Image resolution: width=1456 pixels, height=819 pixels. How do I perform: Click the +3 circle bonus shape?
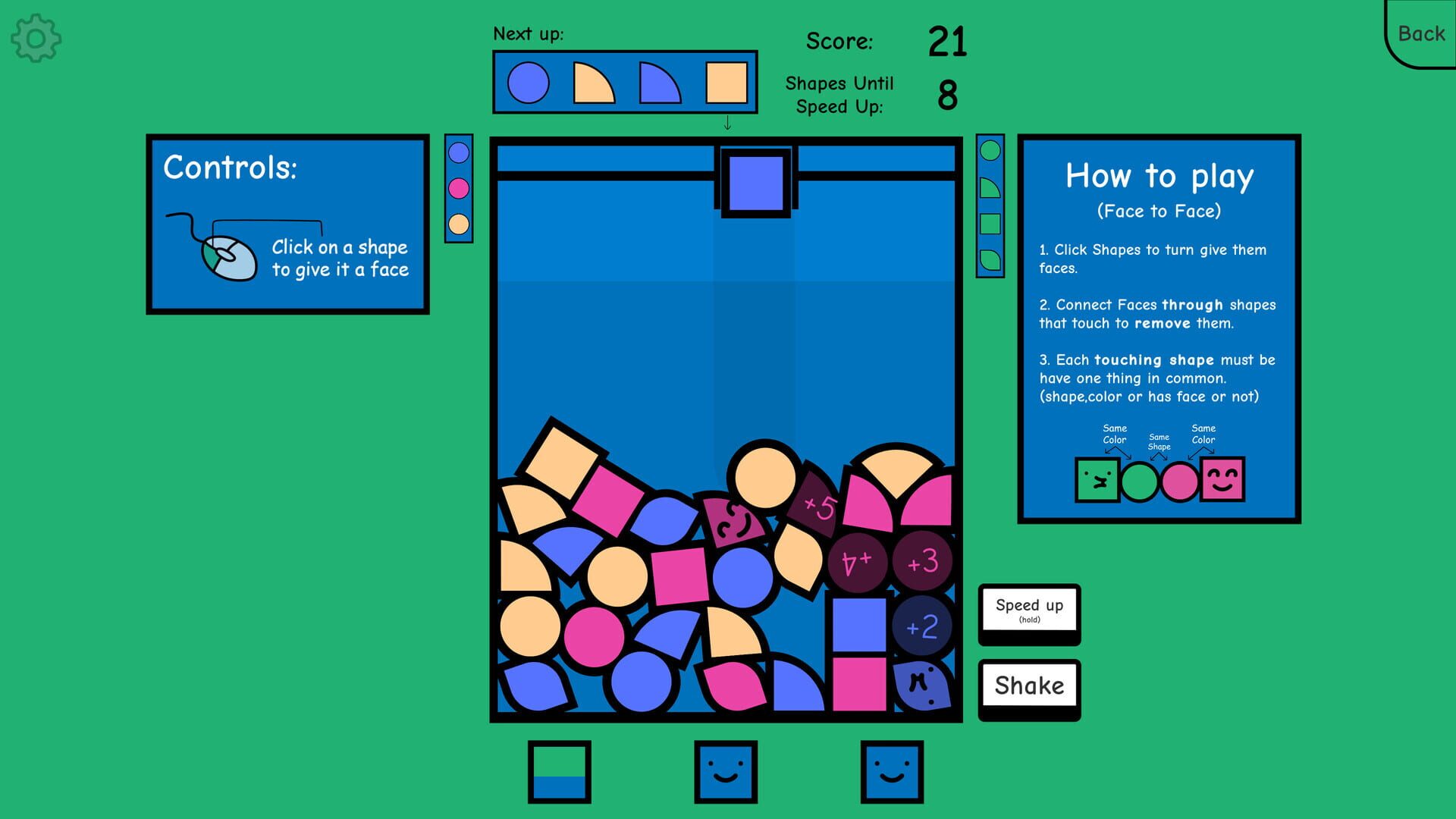pyautogui.click(x=922, y=563)
